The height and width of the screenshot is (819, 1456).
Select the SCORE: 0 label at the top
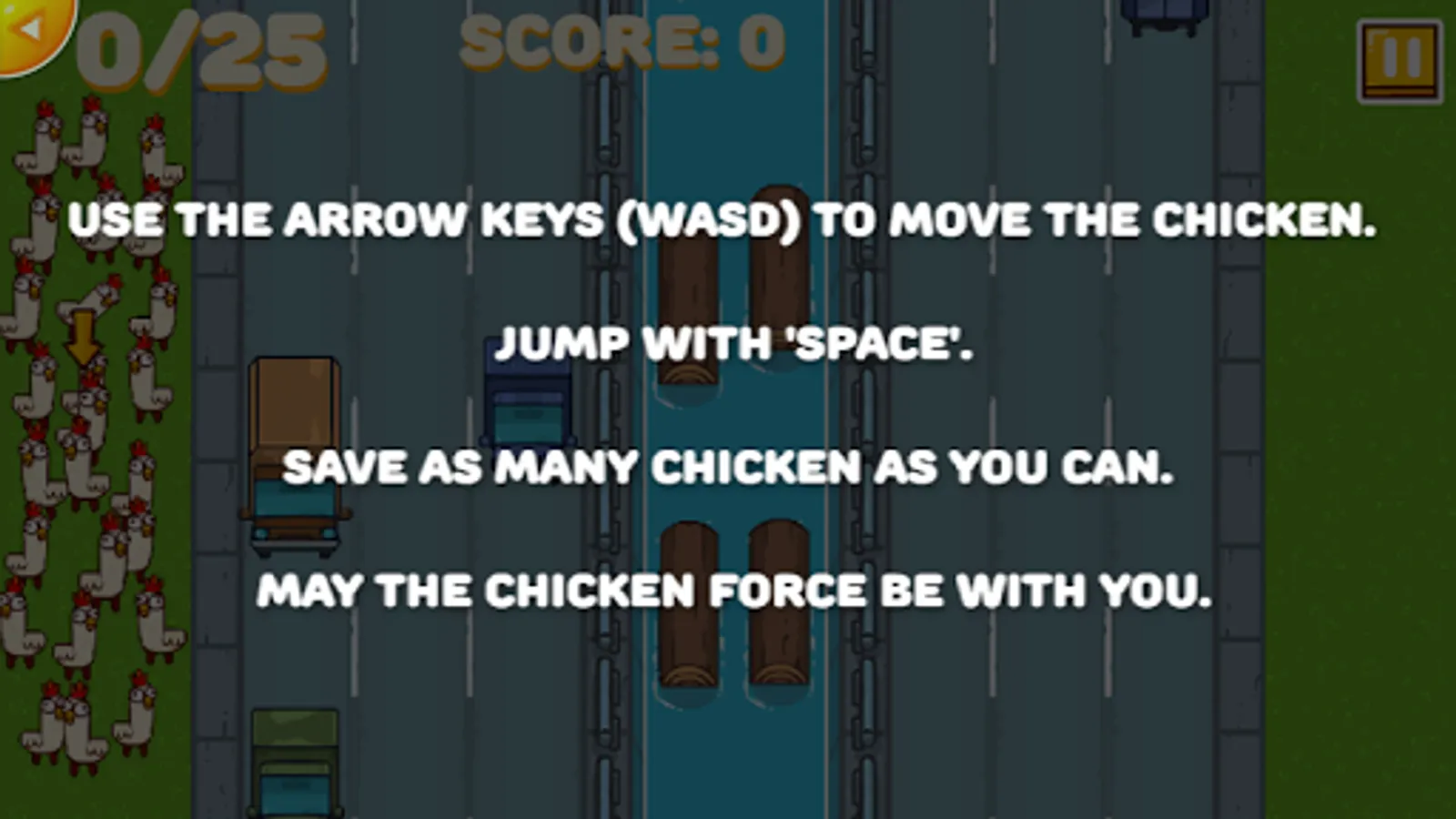click(623, 41)
